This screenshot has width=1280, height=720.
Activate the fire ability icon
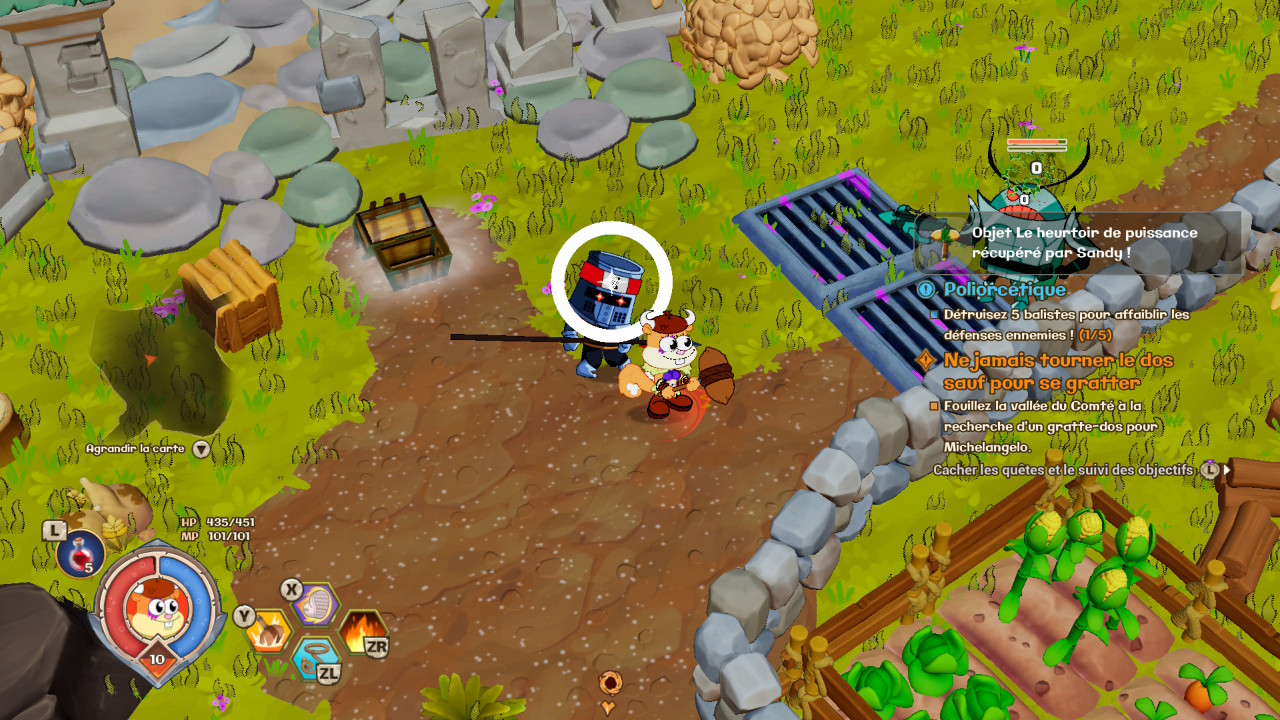click(362, 632)
